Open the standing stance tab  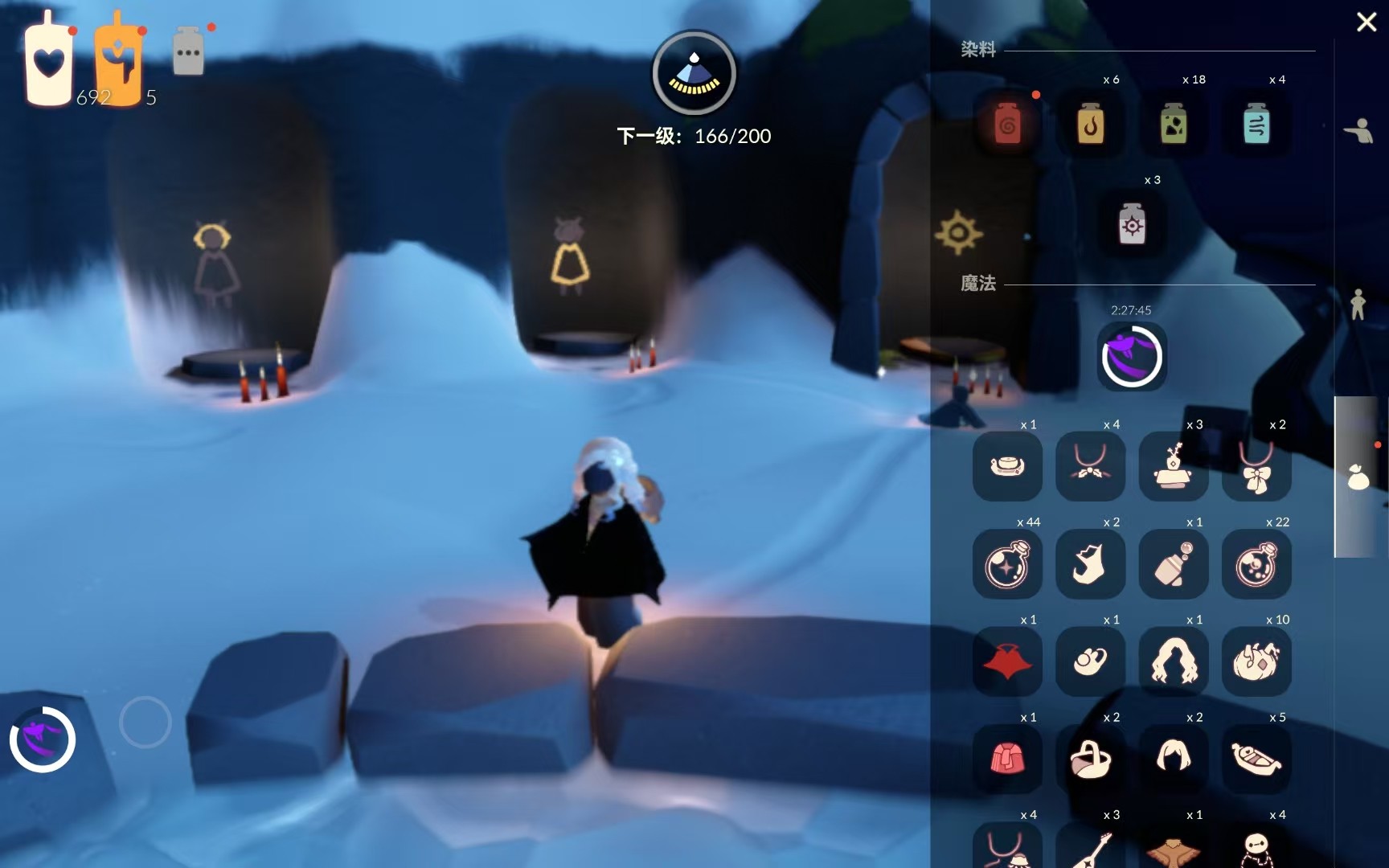[x=1358, y=305]
